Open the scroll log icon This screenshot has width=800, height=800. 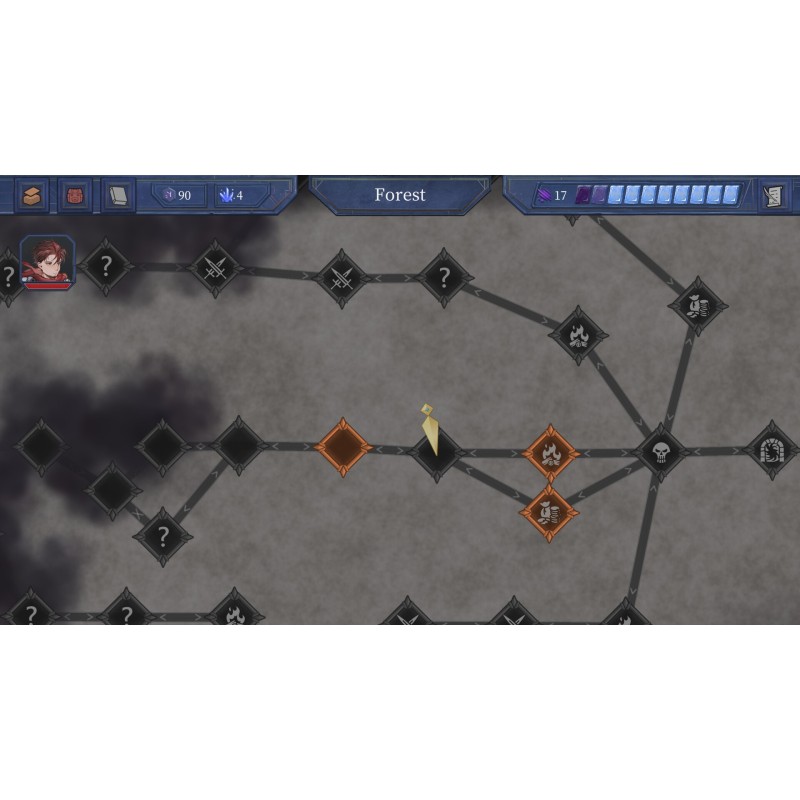pyautogui.click(x=771, y=195)
